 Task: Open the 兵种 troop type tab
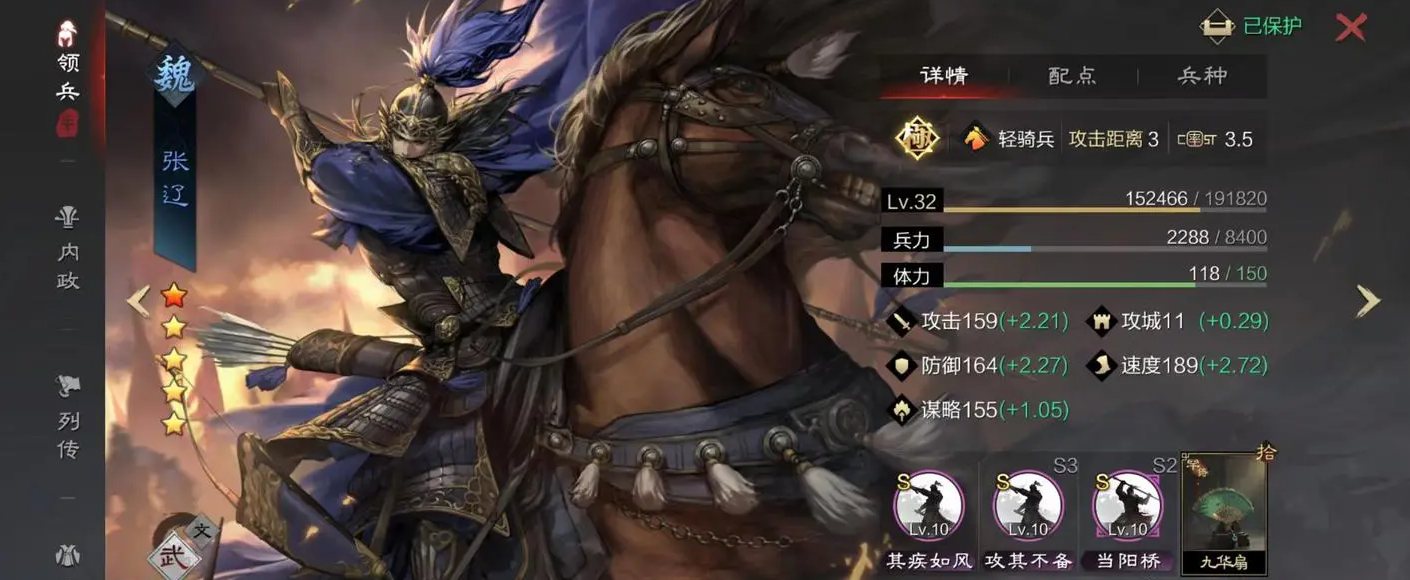(x=1202, y=76)
